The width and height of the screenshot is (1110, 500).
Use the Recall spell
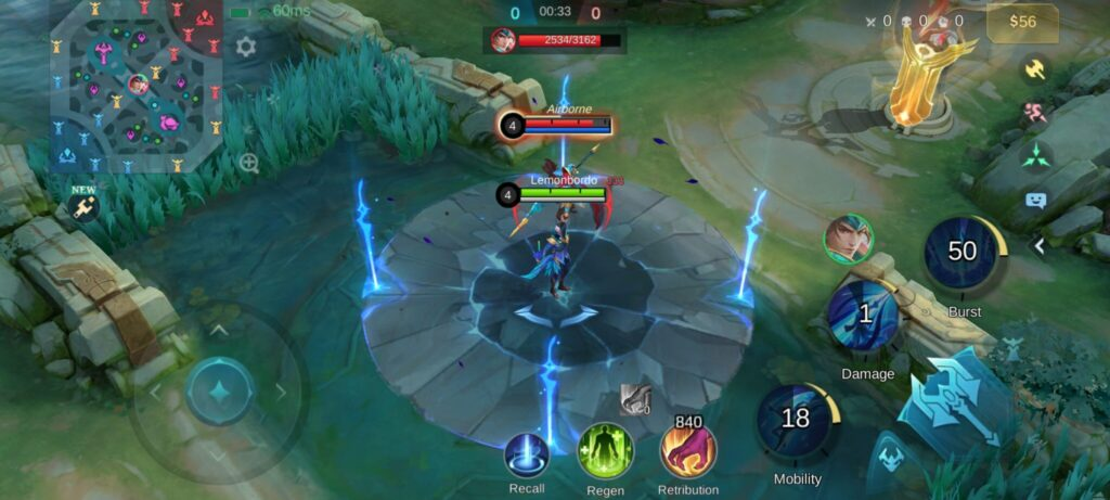527,456
